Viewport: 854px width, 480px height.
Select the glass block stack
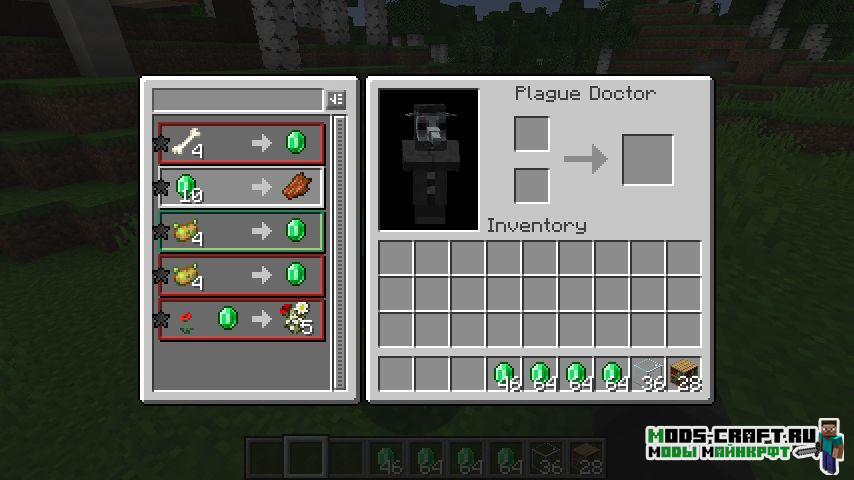pos(648,374)
